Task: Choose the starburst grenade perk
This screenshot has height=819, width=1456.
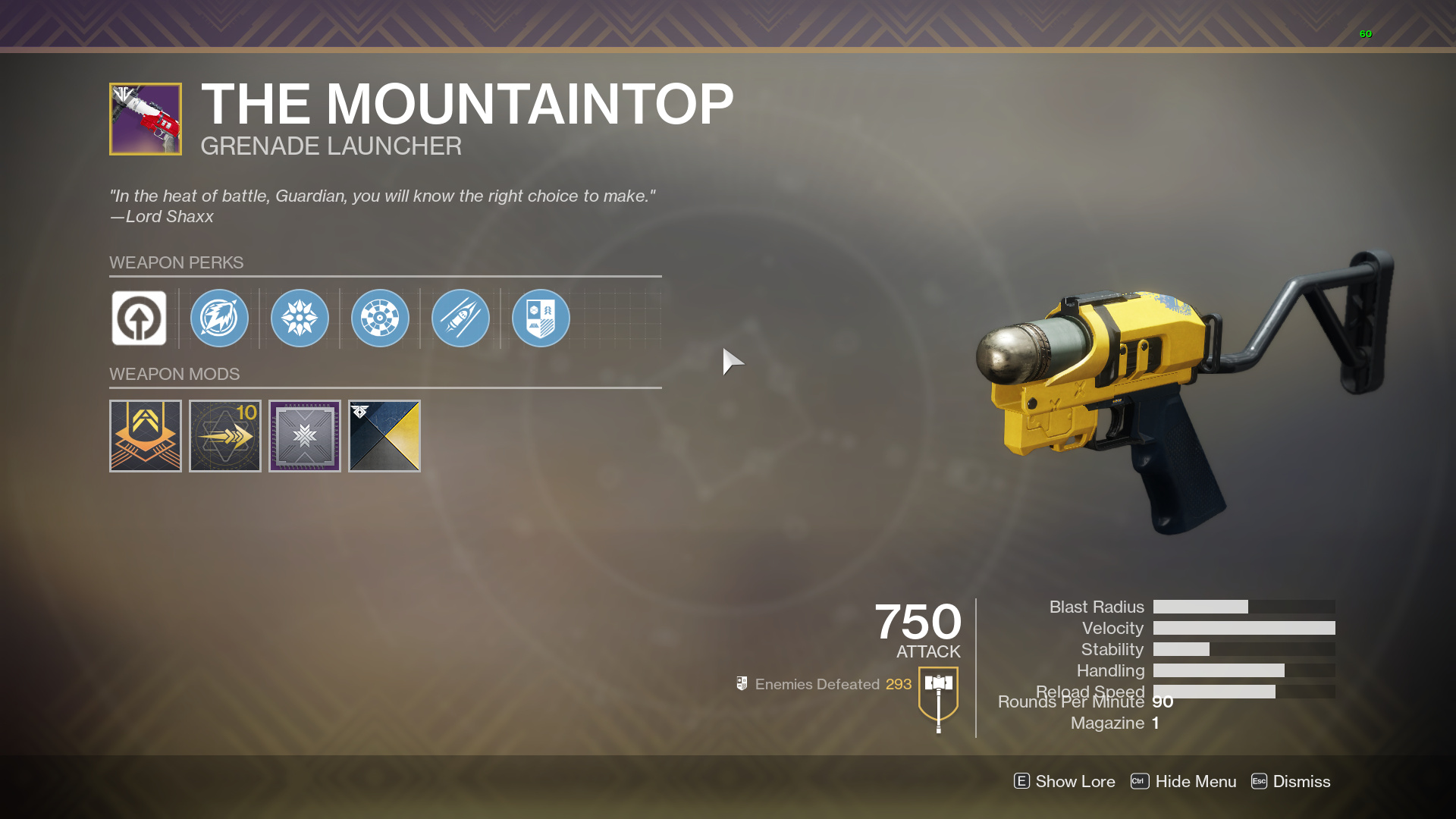Action: click(300, 318)
